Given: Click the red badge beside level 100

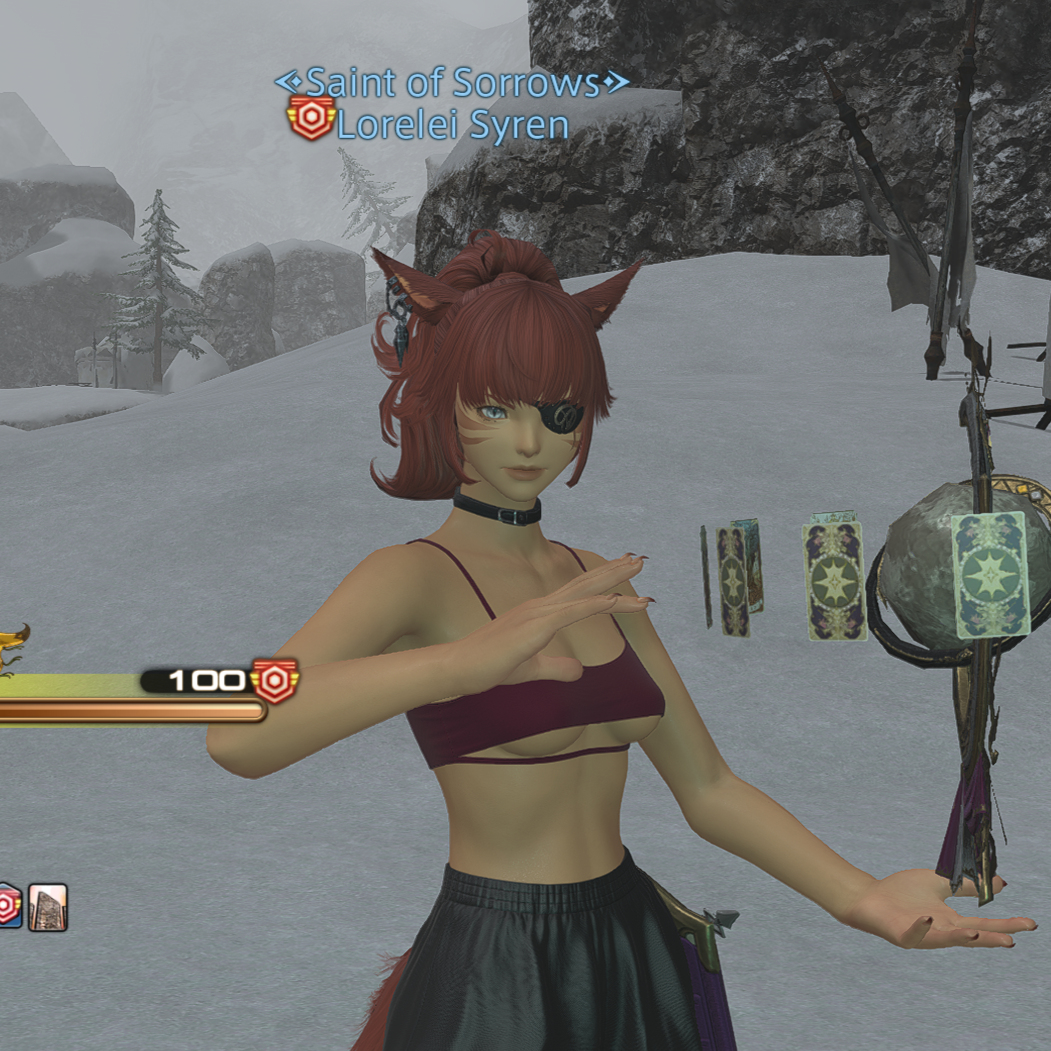Looking at the screenshot, I should (275, 681).
